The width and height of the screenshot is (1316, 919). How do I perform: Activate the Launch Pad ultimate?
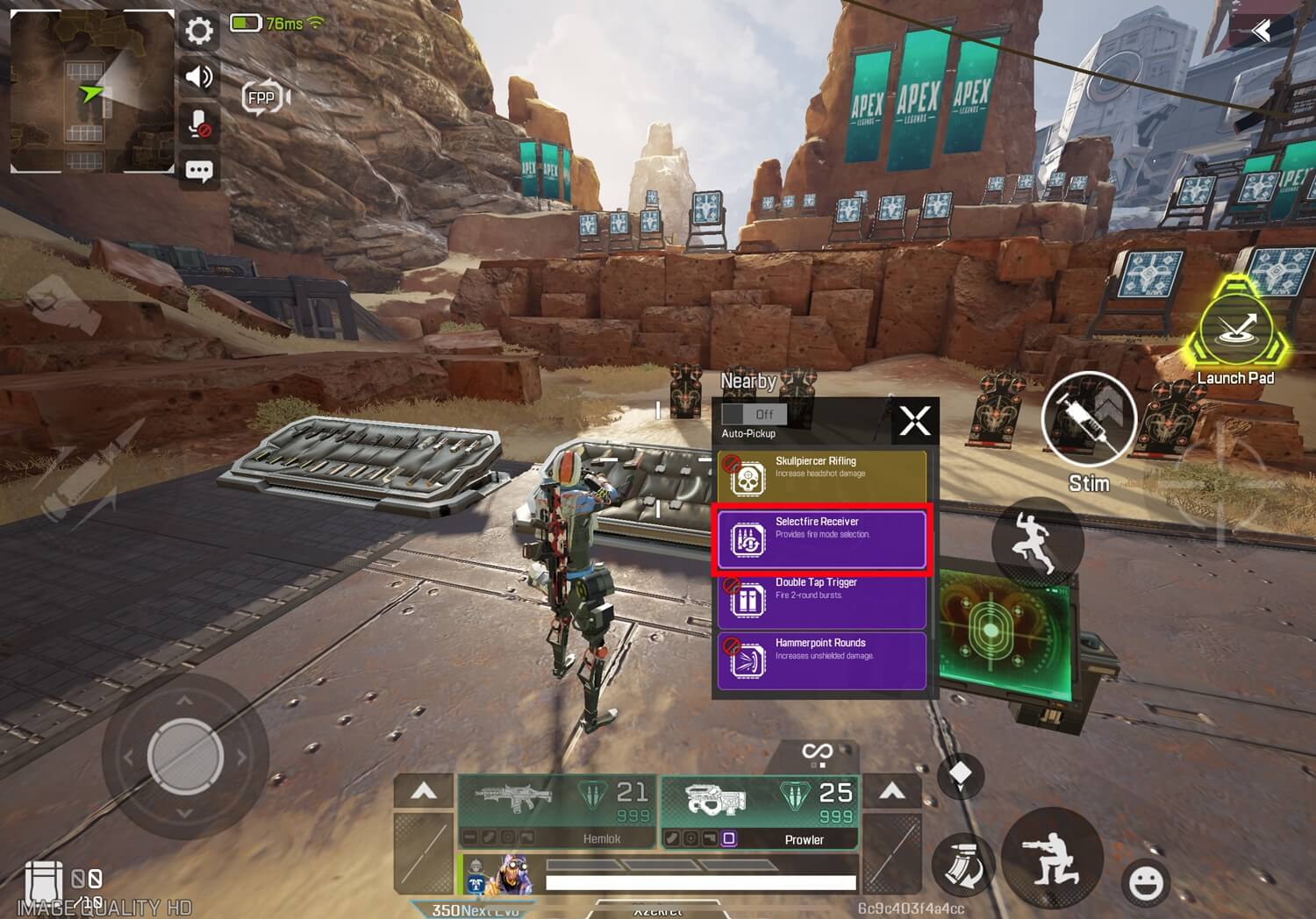[1235, 330]
